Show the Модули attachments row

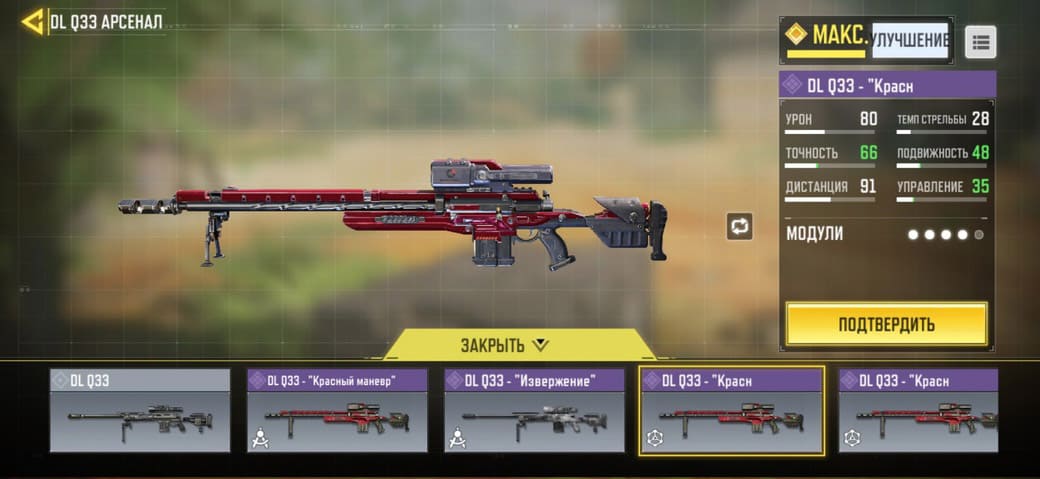coord(886,234)
